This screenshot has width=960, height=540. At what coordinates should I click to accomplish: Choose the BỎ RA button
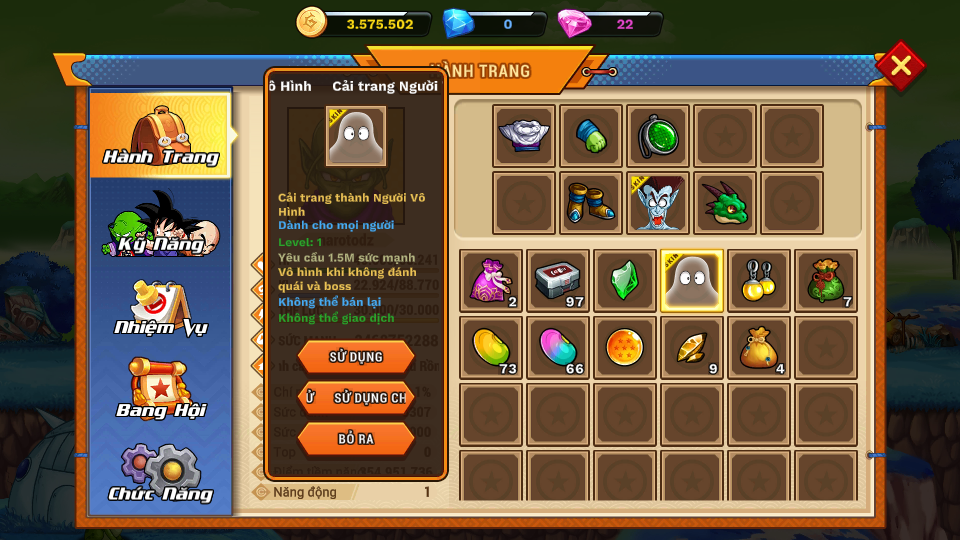356,438
